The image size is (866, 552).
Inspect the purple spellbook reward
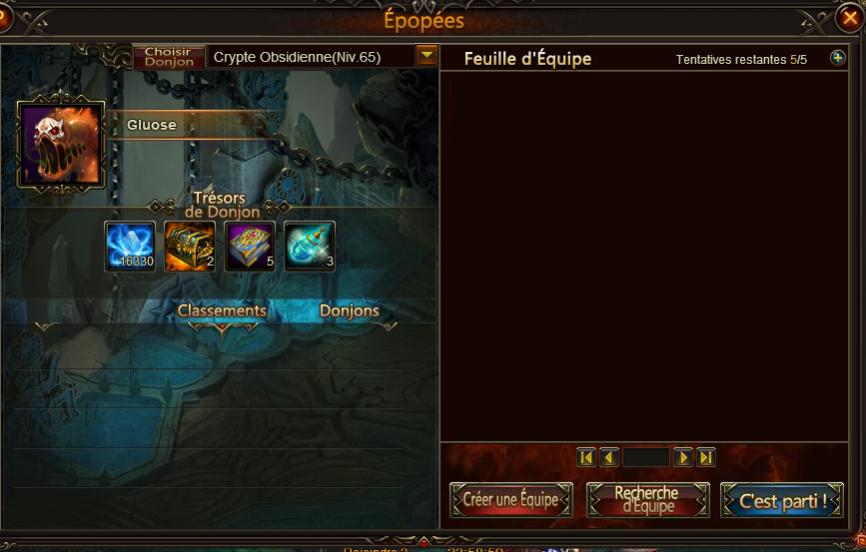click(x=250, y=246)
